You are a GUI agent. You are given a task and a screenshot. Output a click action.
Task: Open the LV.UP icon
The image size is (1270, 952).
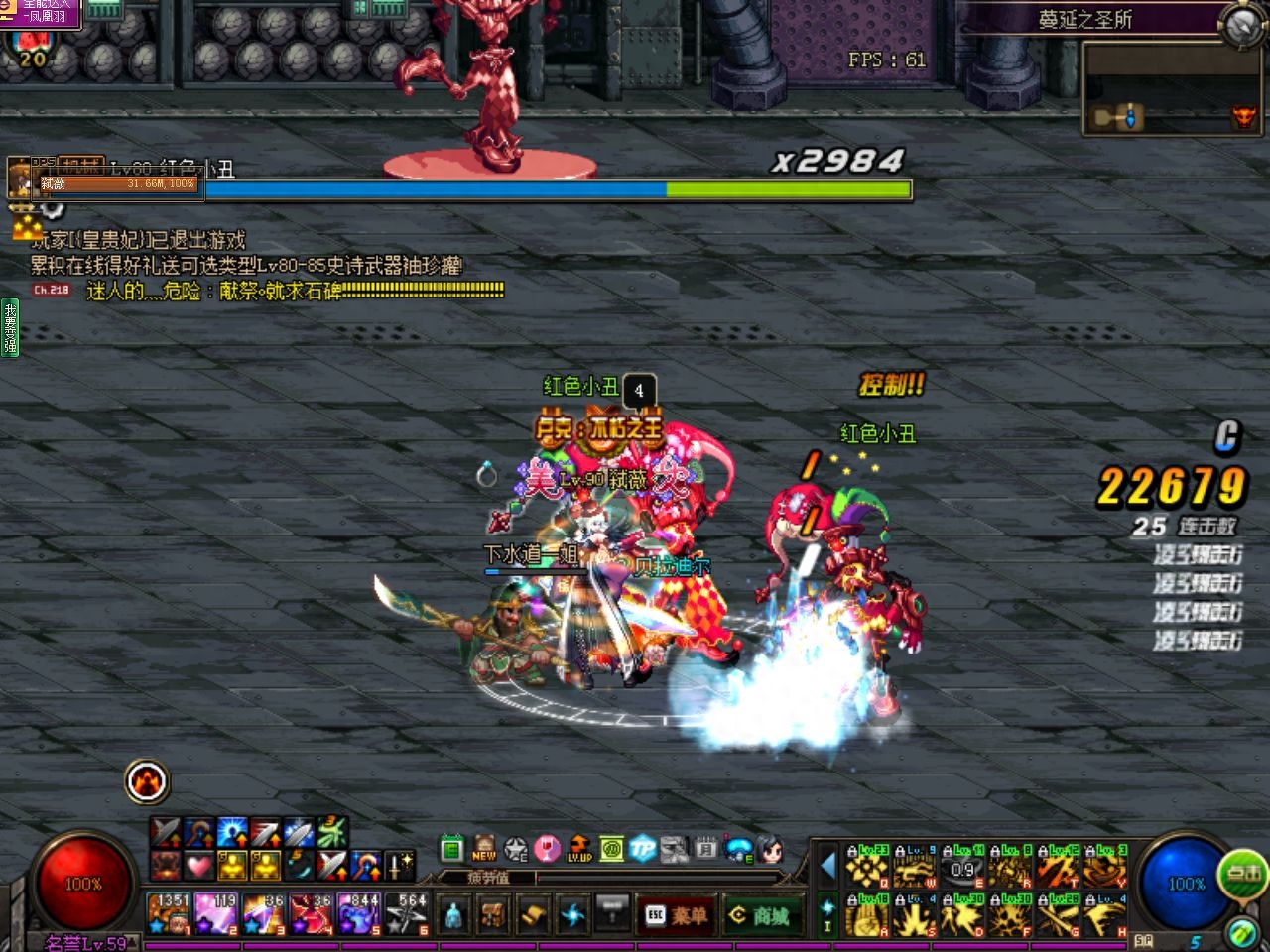[579, 849]
